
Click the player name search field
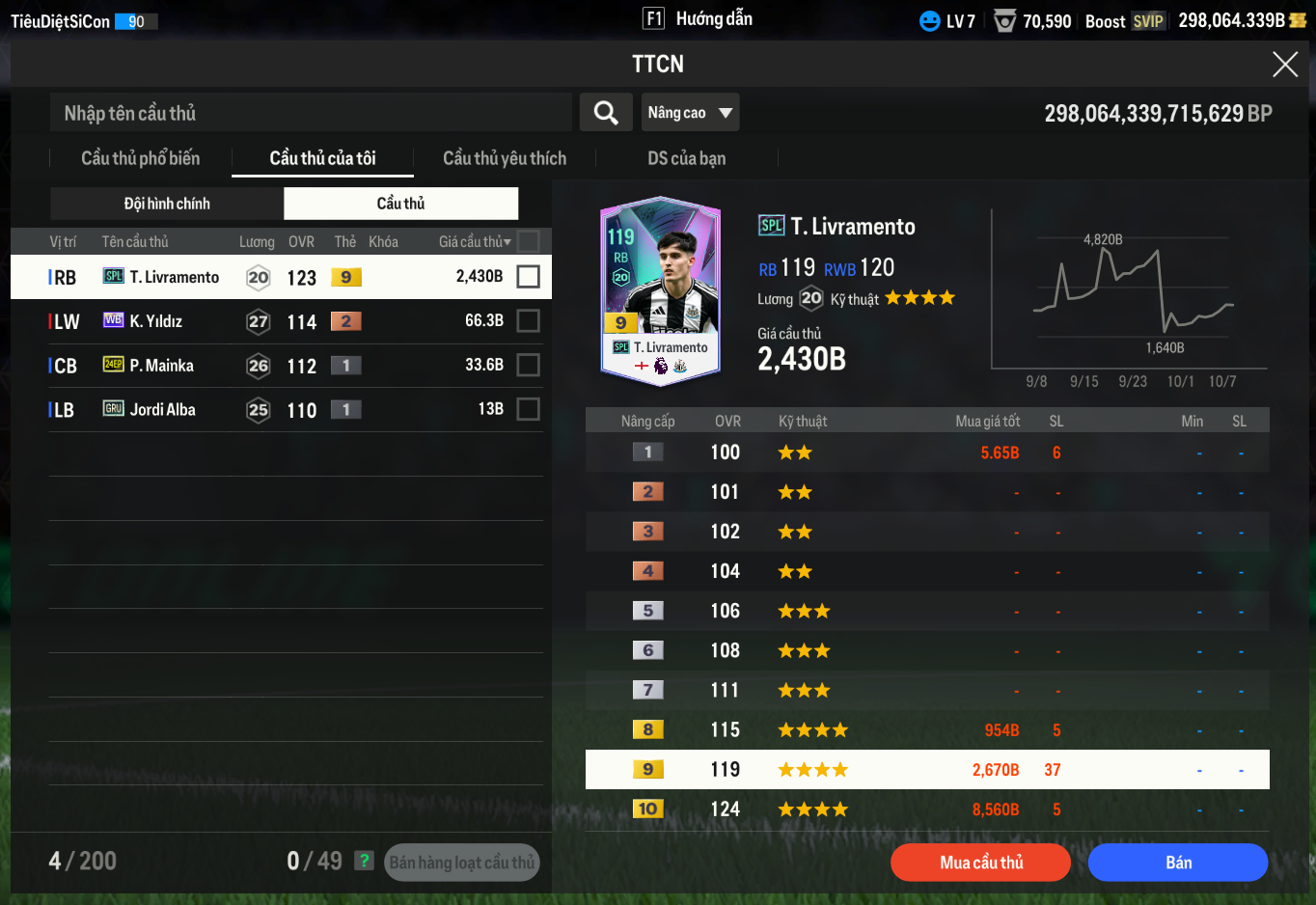pos(311,113)
